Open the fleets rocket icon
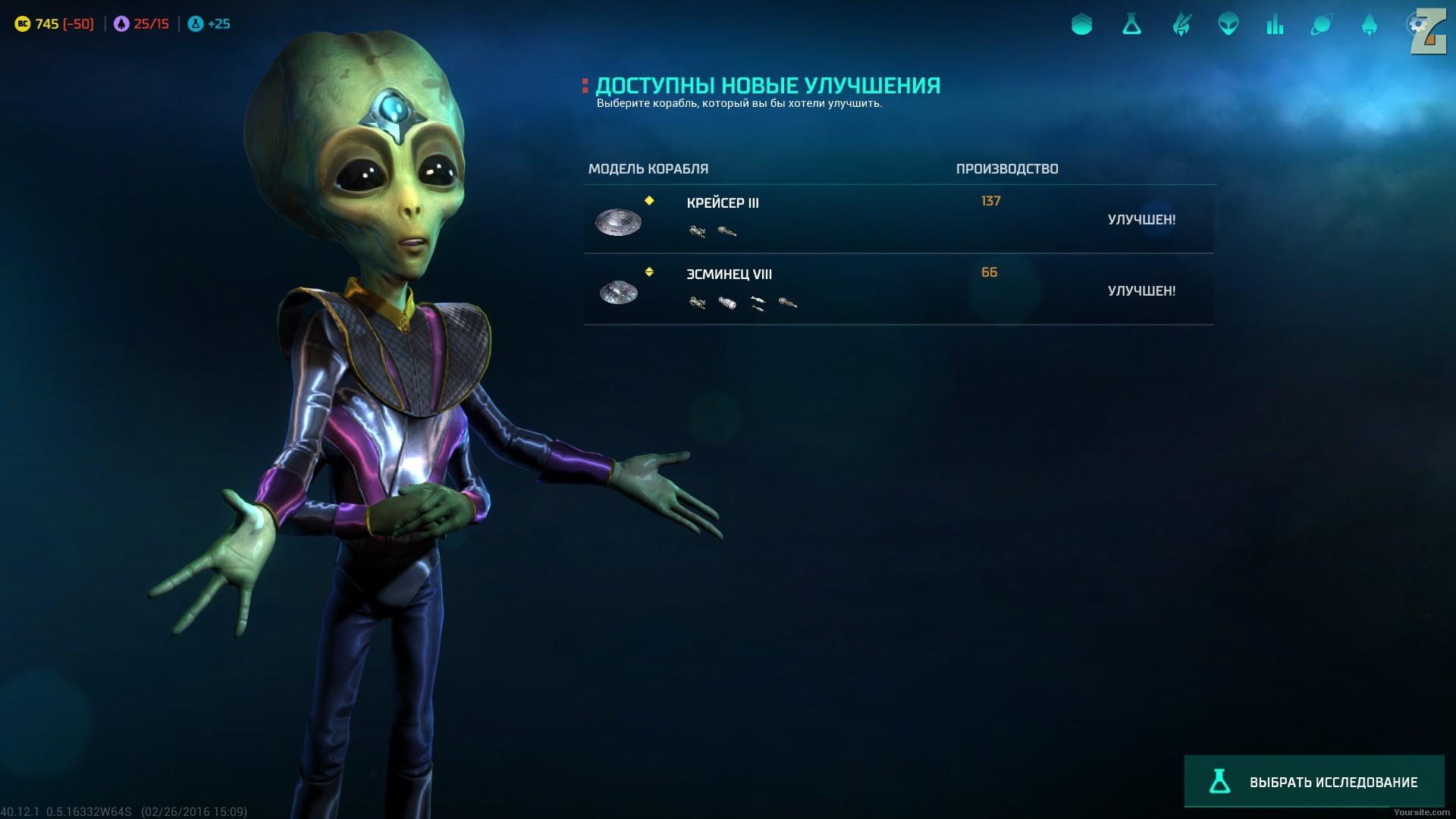The image size is (1456, 819). pos(1369,25)
